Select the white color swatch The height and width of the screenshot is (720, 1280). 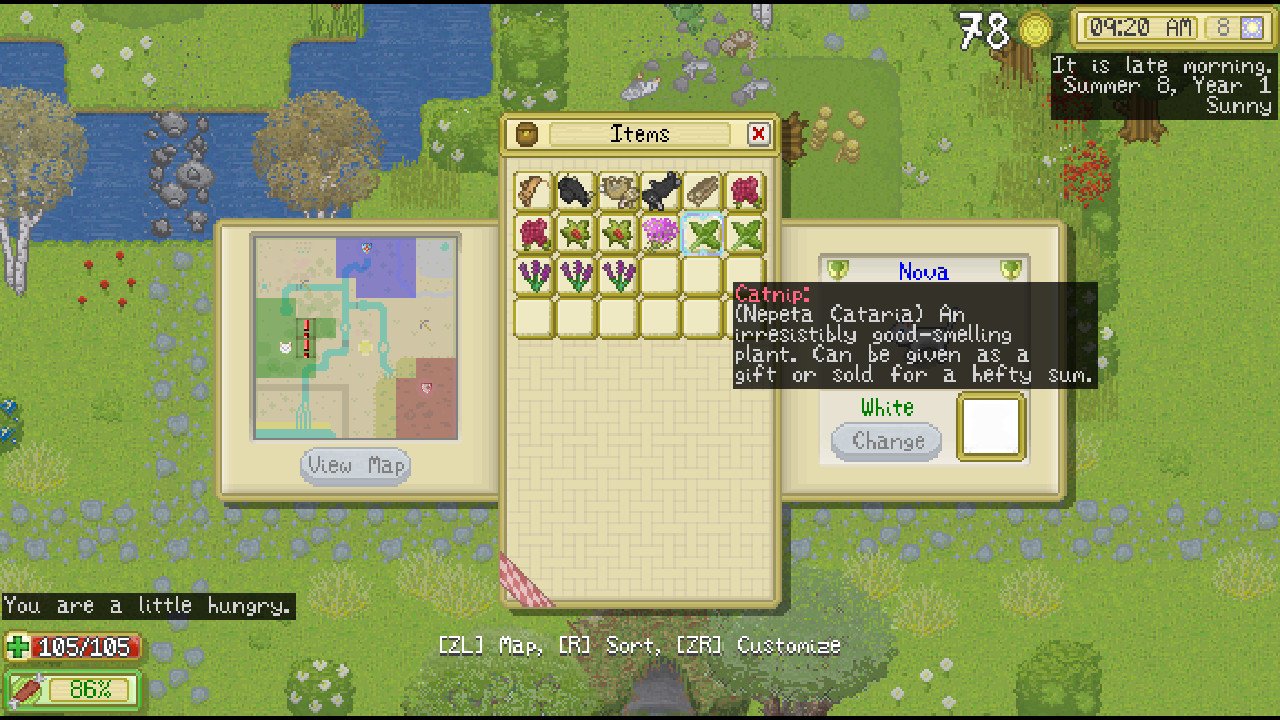991,427
